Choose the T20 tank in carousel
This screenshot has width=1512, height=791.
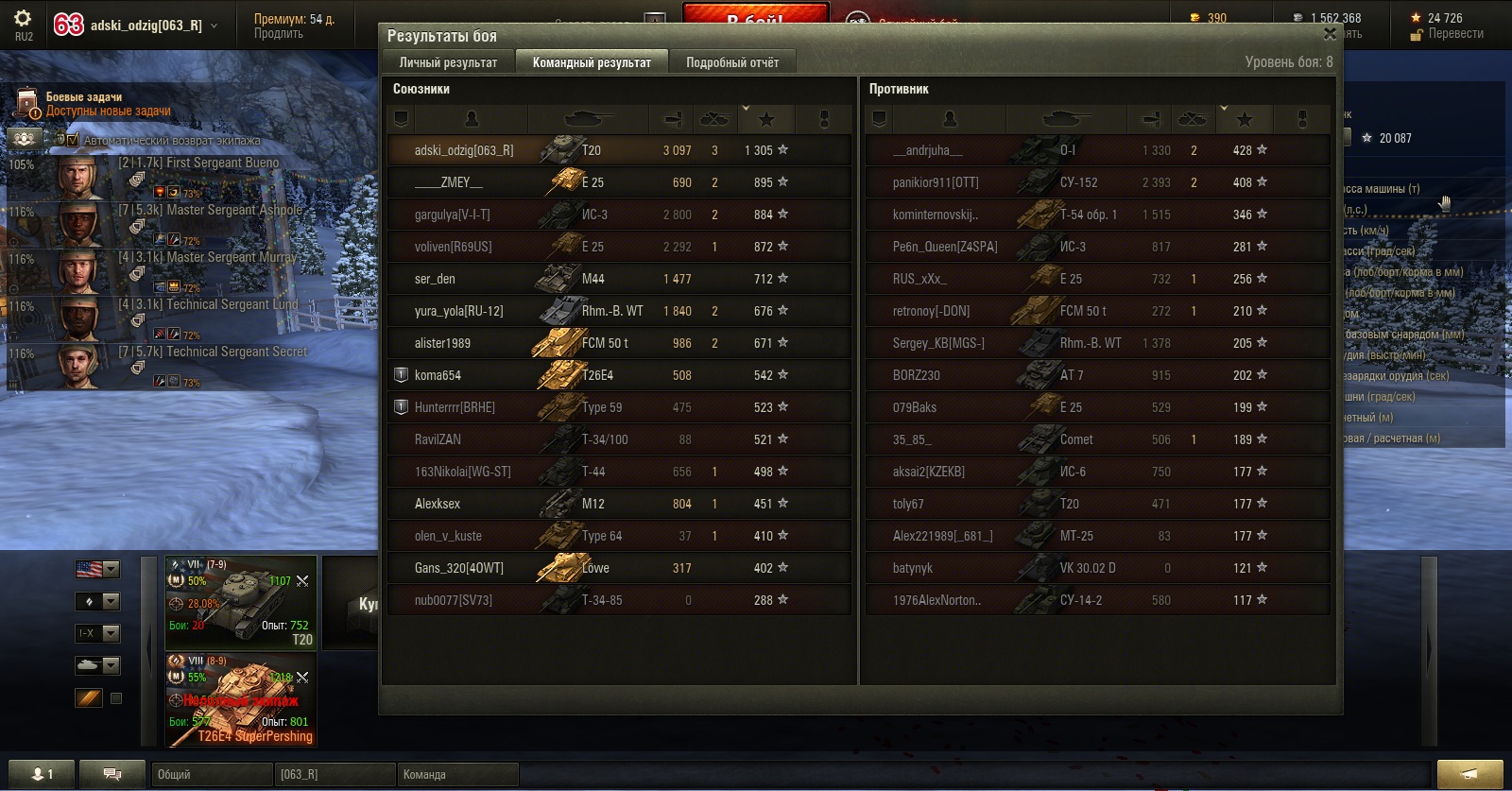pos(241,602)
